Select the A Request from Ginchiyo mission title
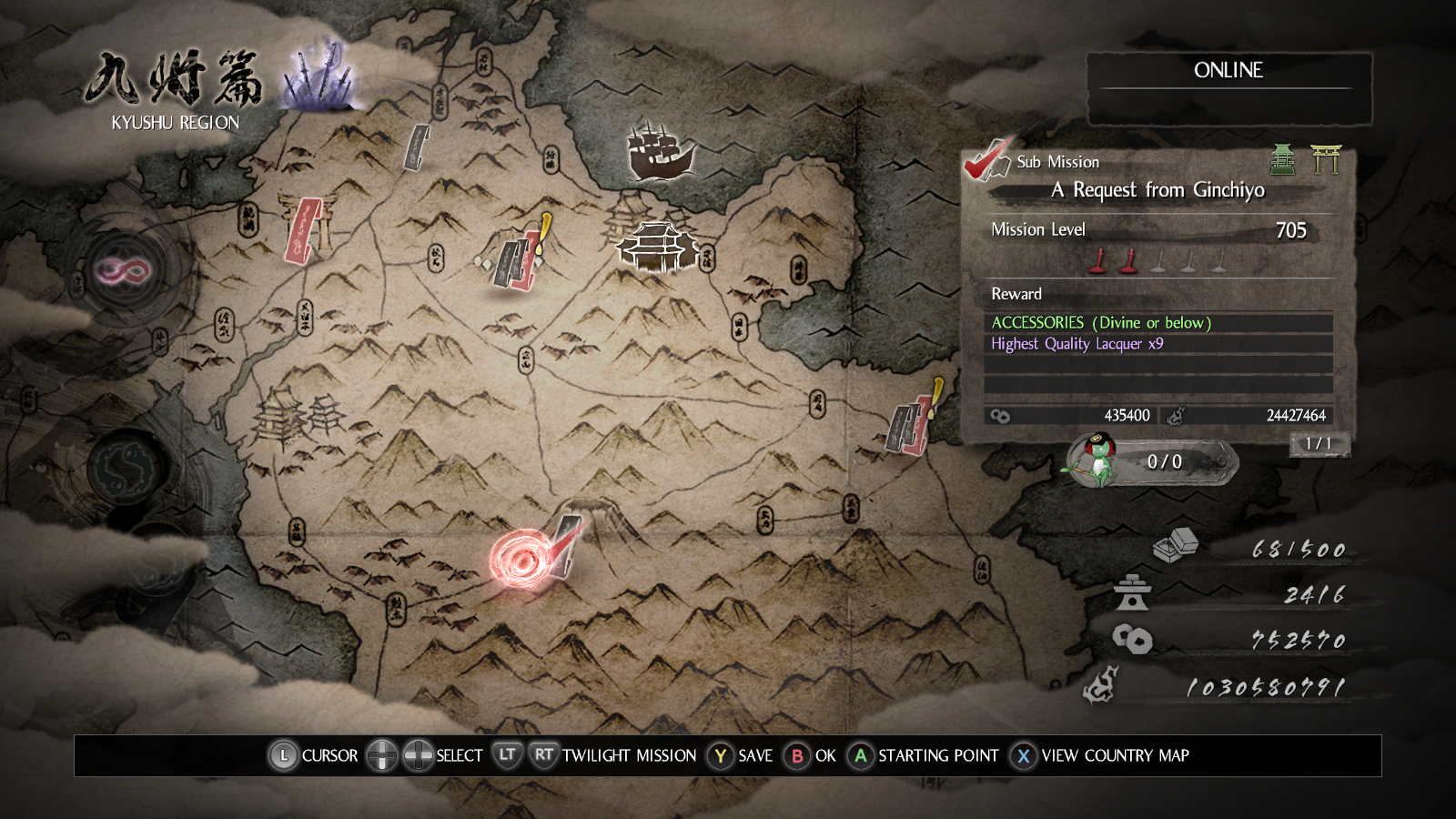The height and width of the screenshot is (819, 1456). 1158,190
